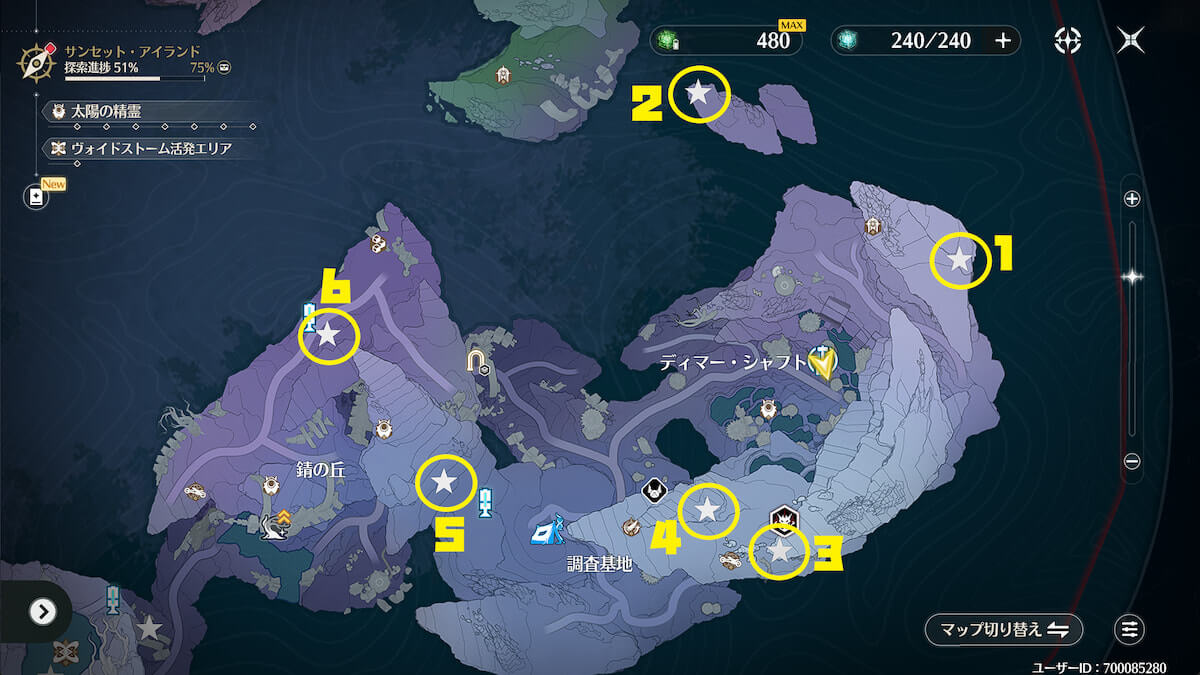Click the map zoom-out minus button
The image size is (1200, 675).
click(1132, 461)
